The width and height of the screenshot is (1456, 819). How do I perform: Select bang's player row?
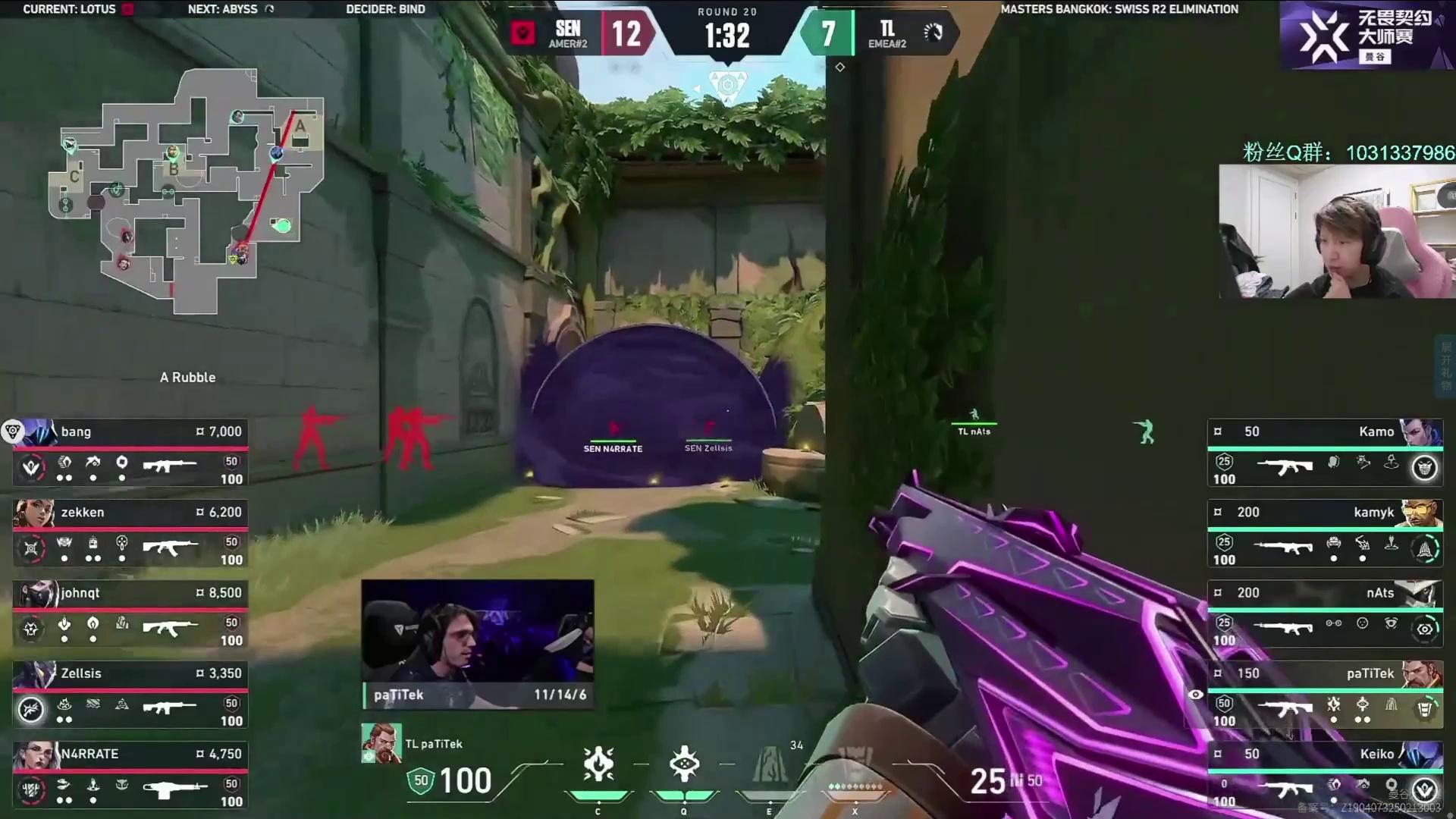(130, 453)
